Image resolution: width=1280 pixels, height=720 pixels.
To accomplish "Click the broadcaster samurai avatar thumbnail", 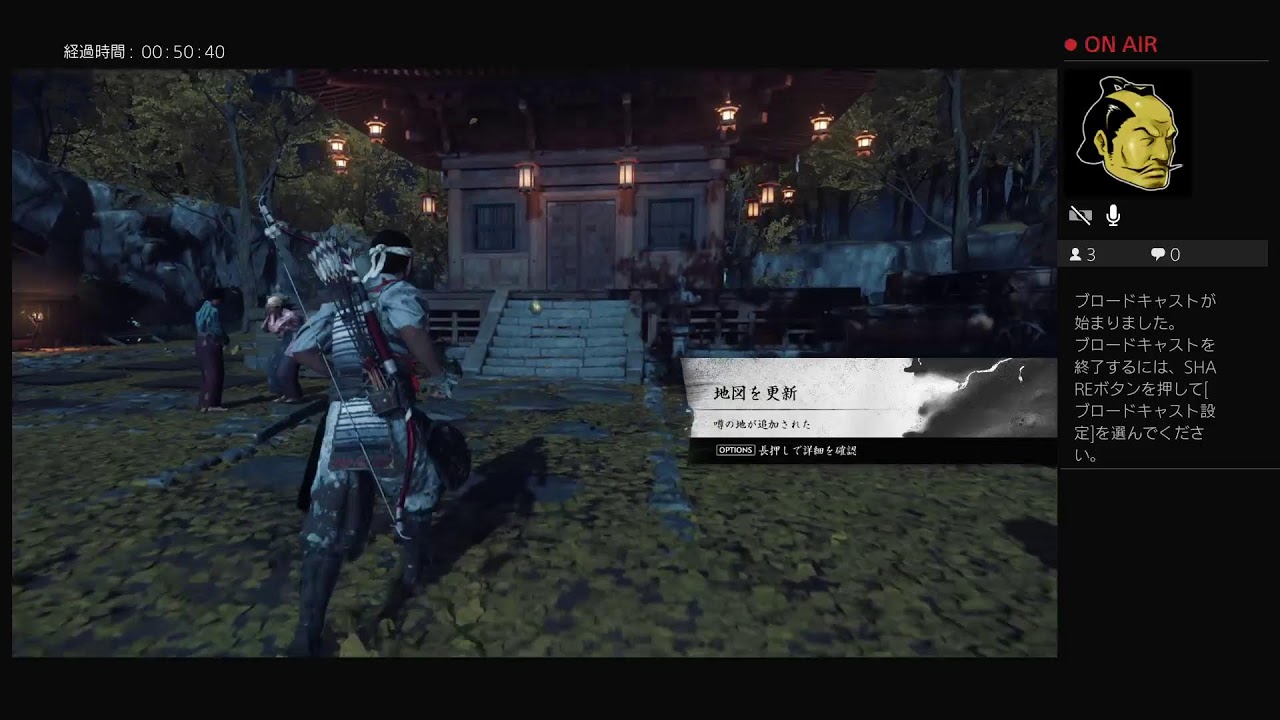I will coord(1127,133).
